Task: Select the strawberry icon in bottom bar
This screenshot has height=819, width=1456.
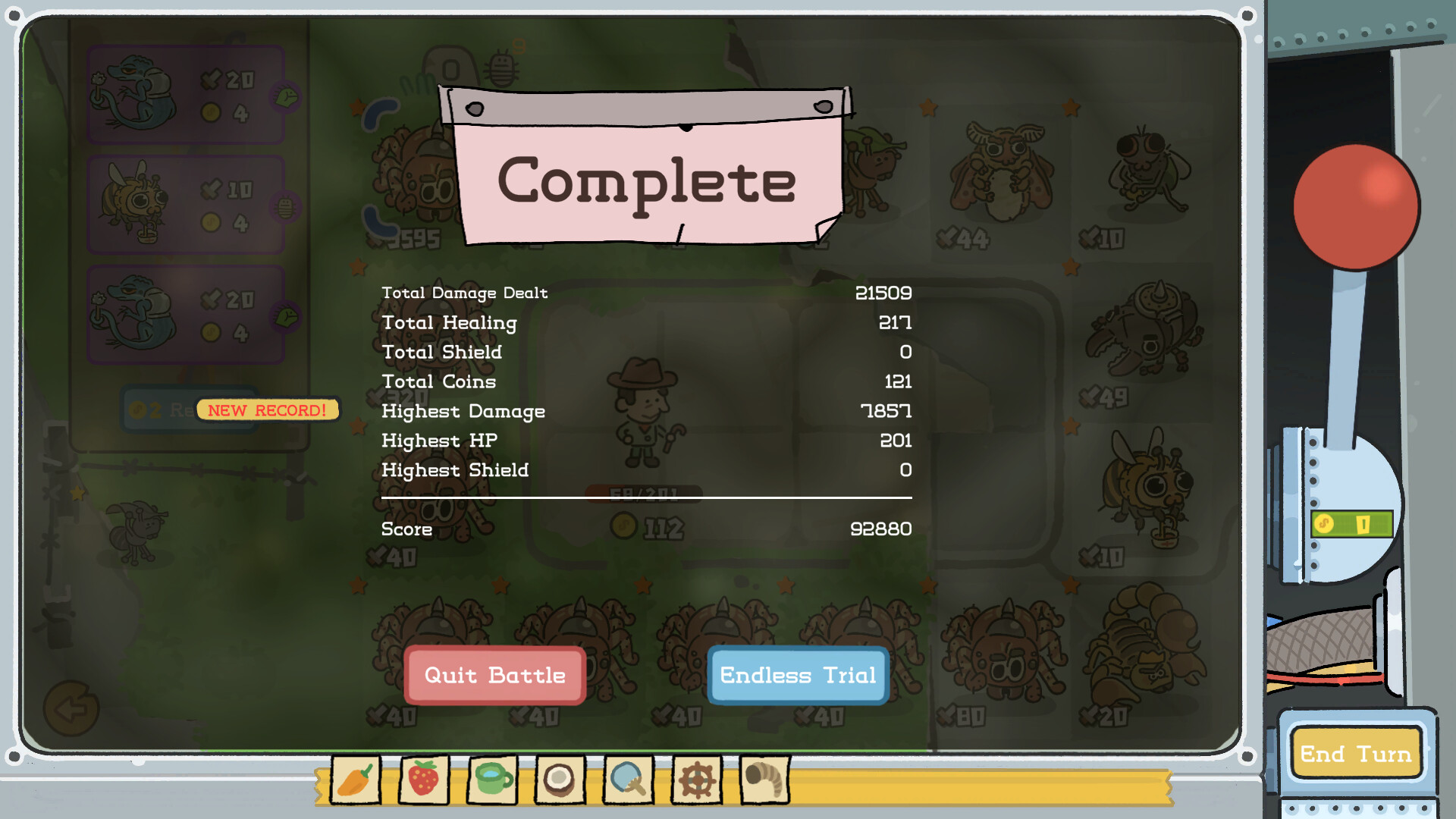Action: coord(424,778)
